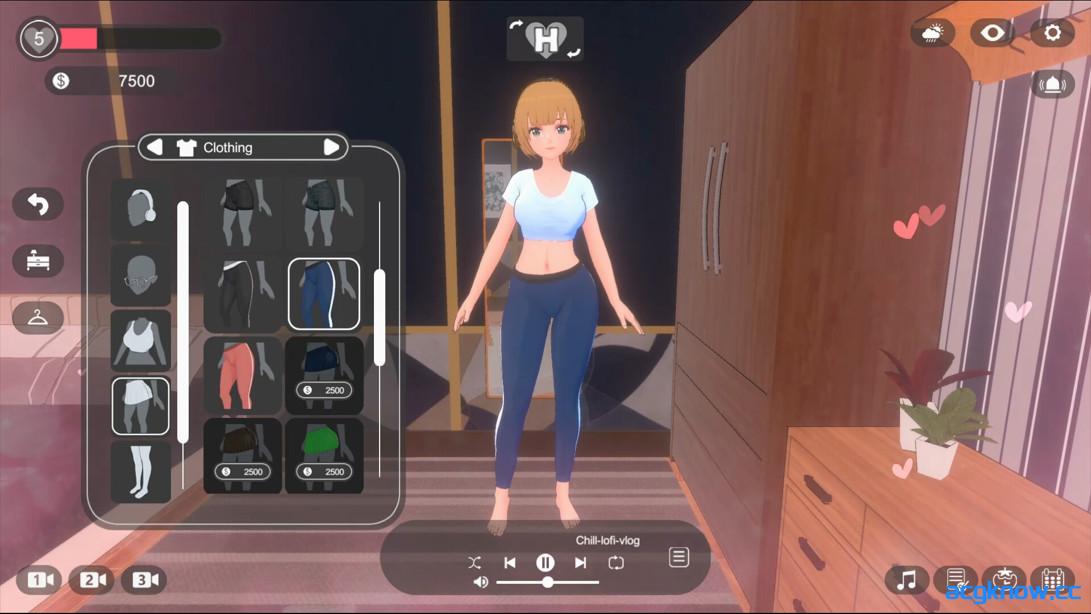The width and height of the screenshot is (1091, 614).
Task: Open the calendar icon
Action: [x=1052, y=579]
